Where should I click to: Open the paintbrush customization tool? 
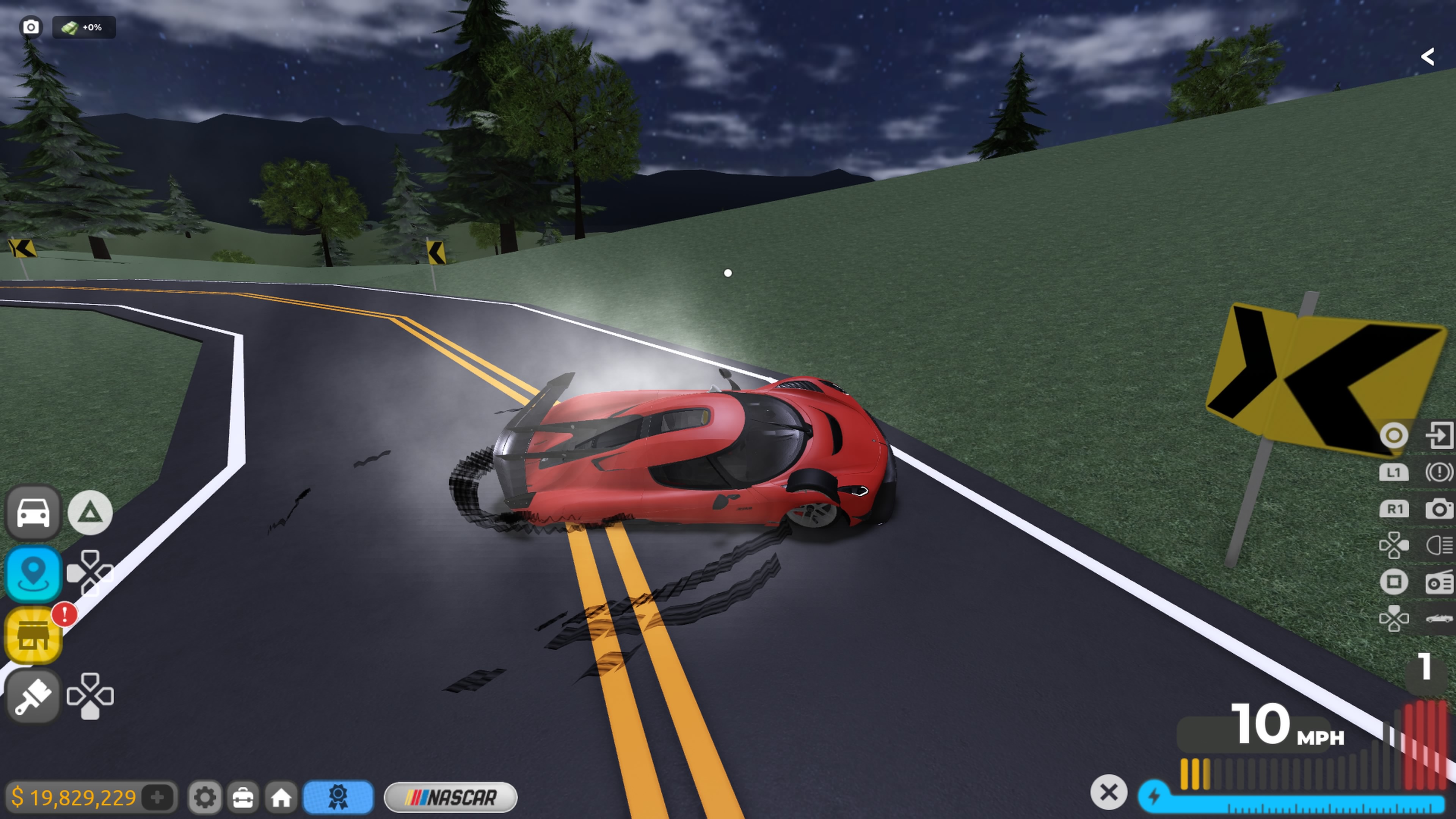pos(33,696)
